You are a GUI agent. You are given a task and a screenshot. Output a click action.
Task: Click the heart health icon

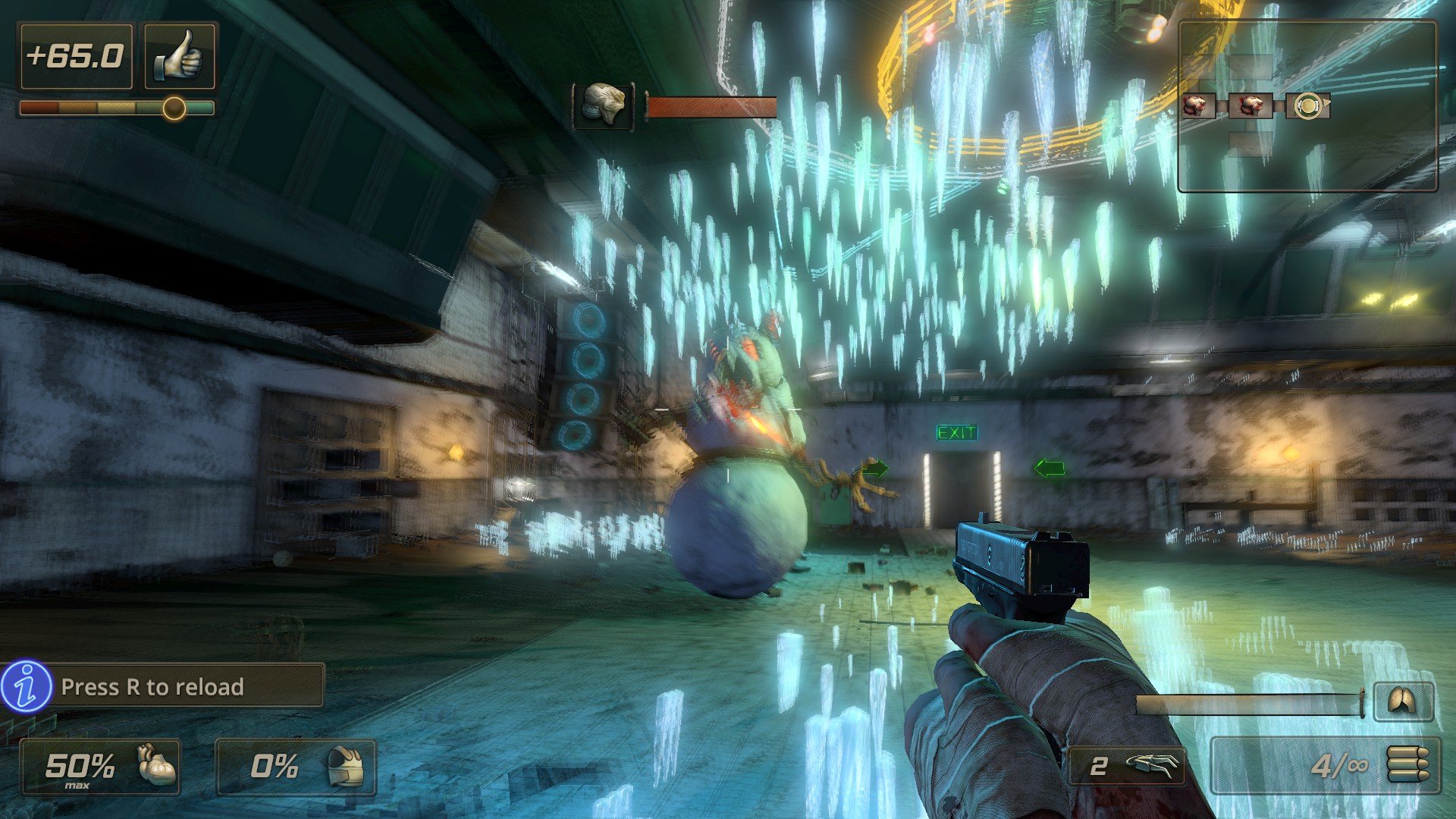click(x=157, y=765)
